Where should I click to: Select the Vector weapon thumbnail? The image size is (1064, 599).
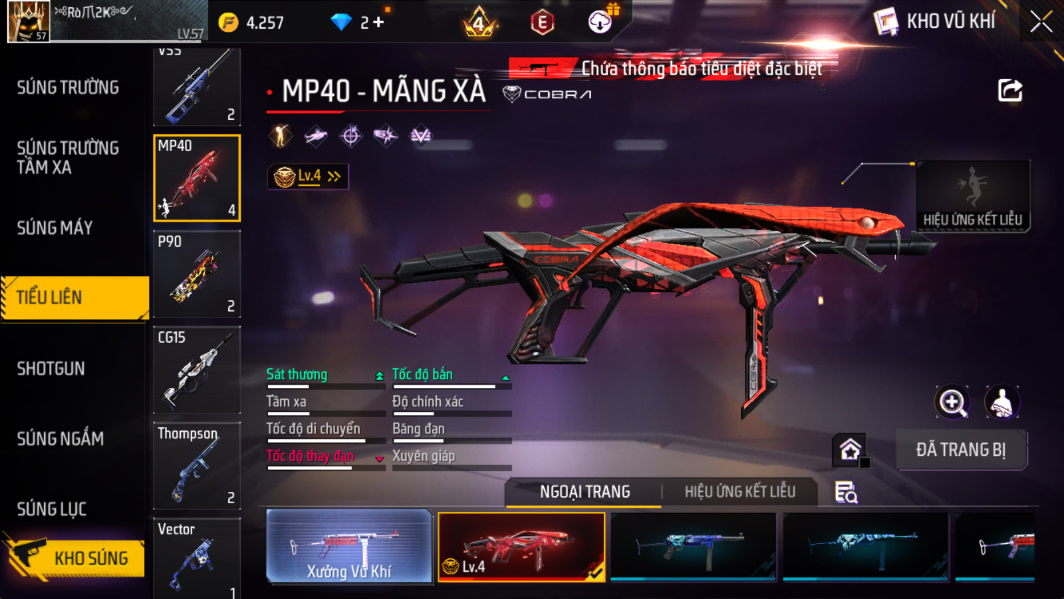tap(197, 558)
